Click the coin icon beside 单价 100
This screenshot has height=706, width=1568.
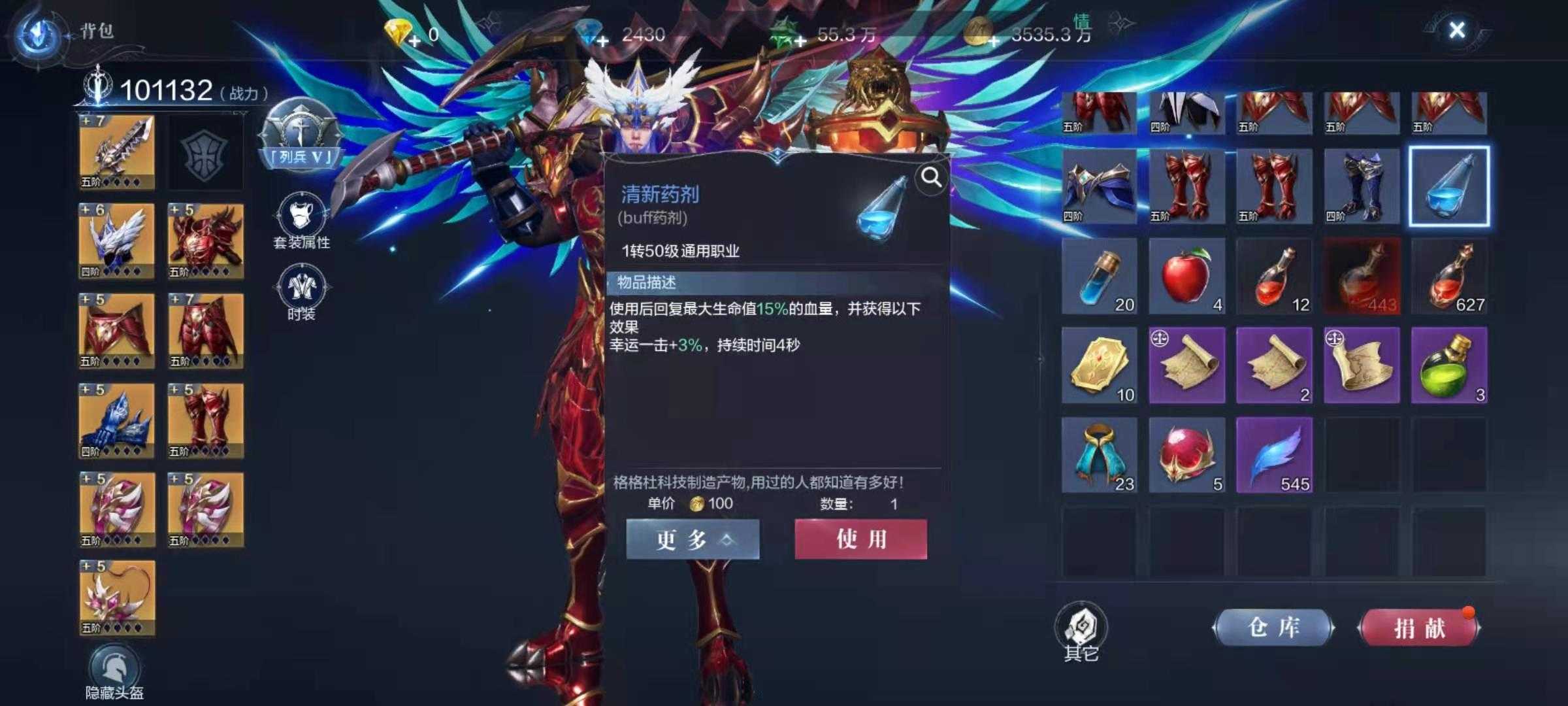(698, 502)
